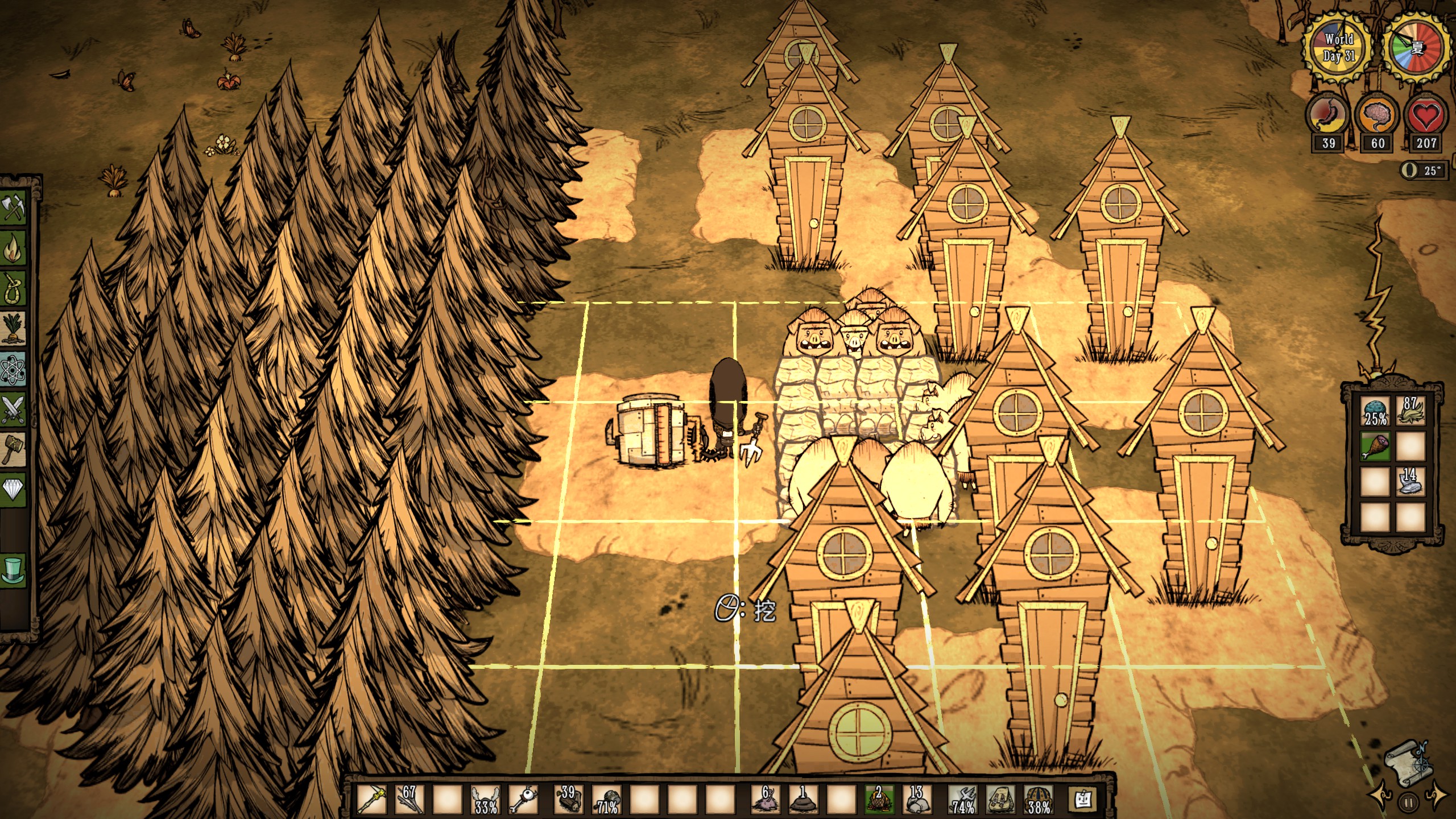Viewport: 1456px width, 819px height.
Task: Open the Fire crafting tab
Action: [14, 248]
